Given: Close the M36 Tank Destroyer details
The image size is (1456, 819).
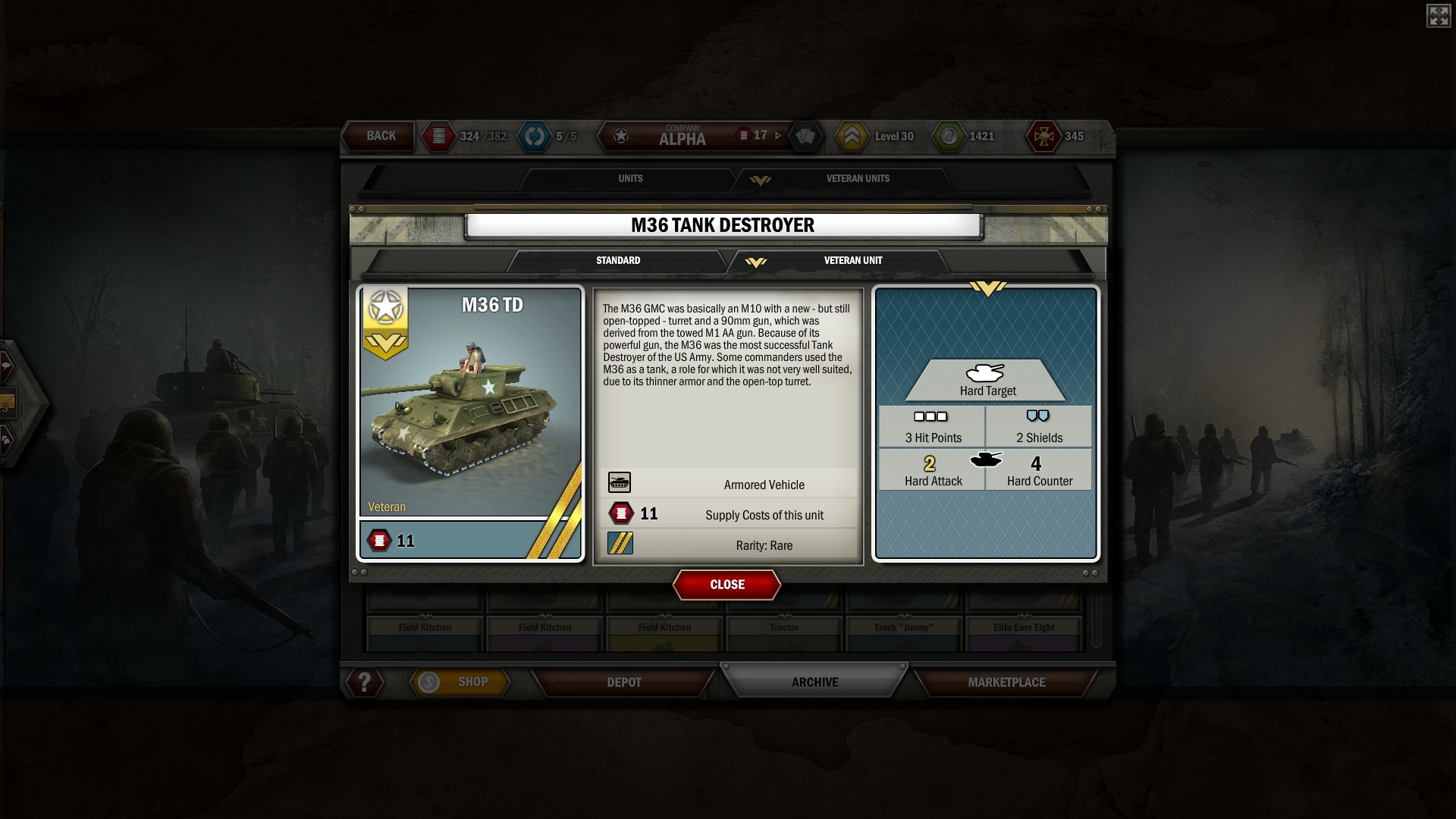Looking at the screenshot, I should [x=726, y=585].
